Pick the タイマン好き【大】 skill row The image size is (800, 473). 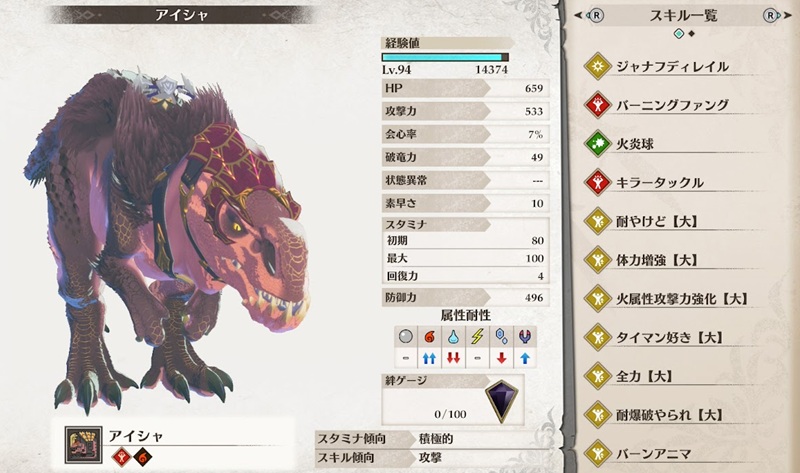(672, 336)
